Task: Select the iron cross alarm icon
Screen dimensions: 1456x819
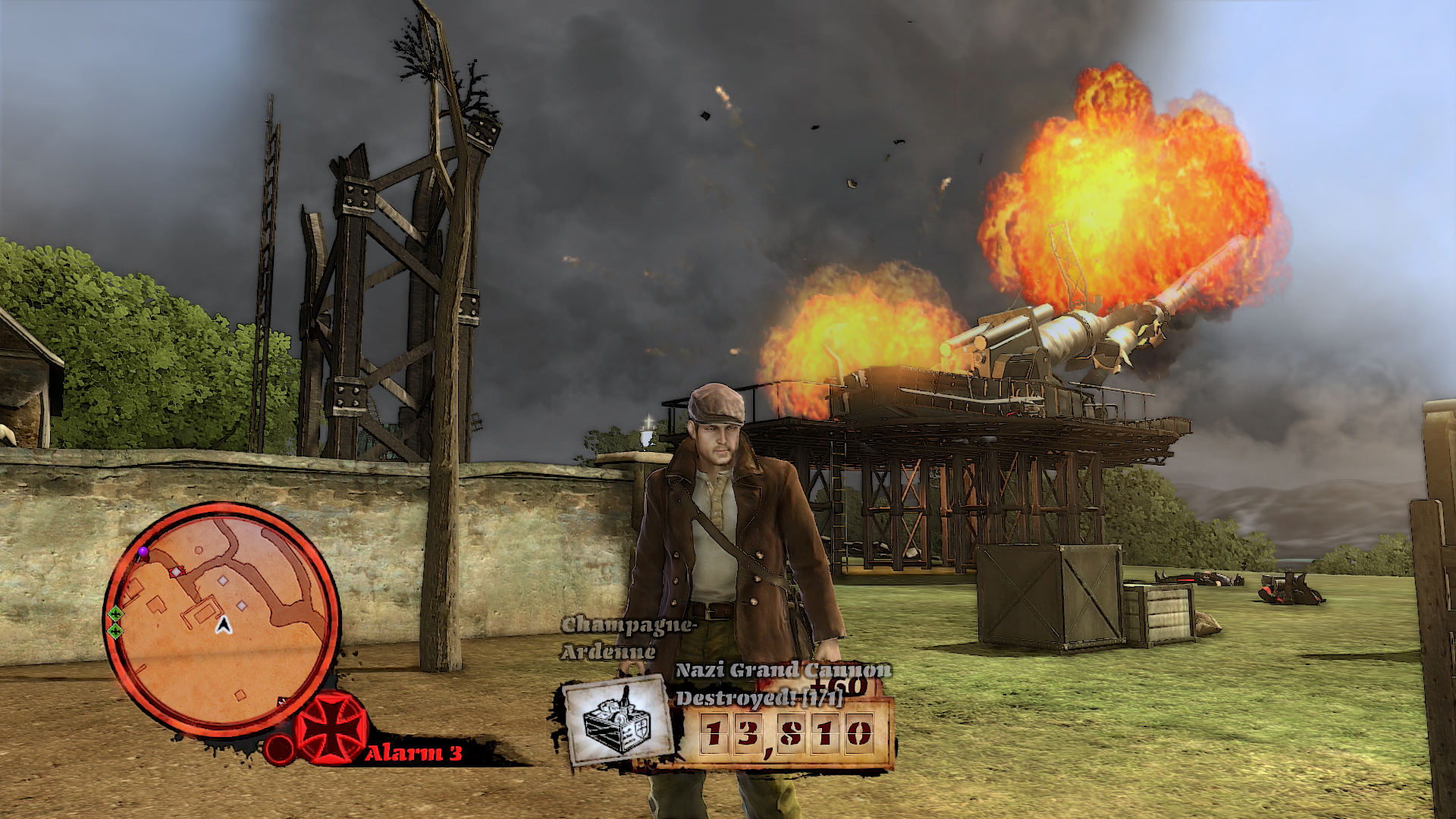Action: [331, 728]
